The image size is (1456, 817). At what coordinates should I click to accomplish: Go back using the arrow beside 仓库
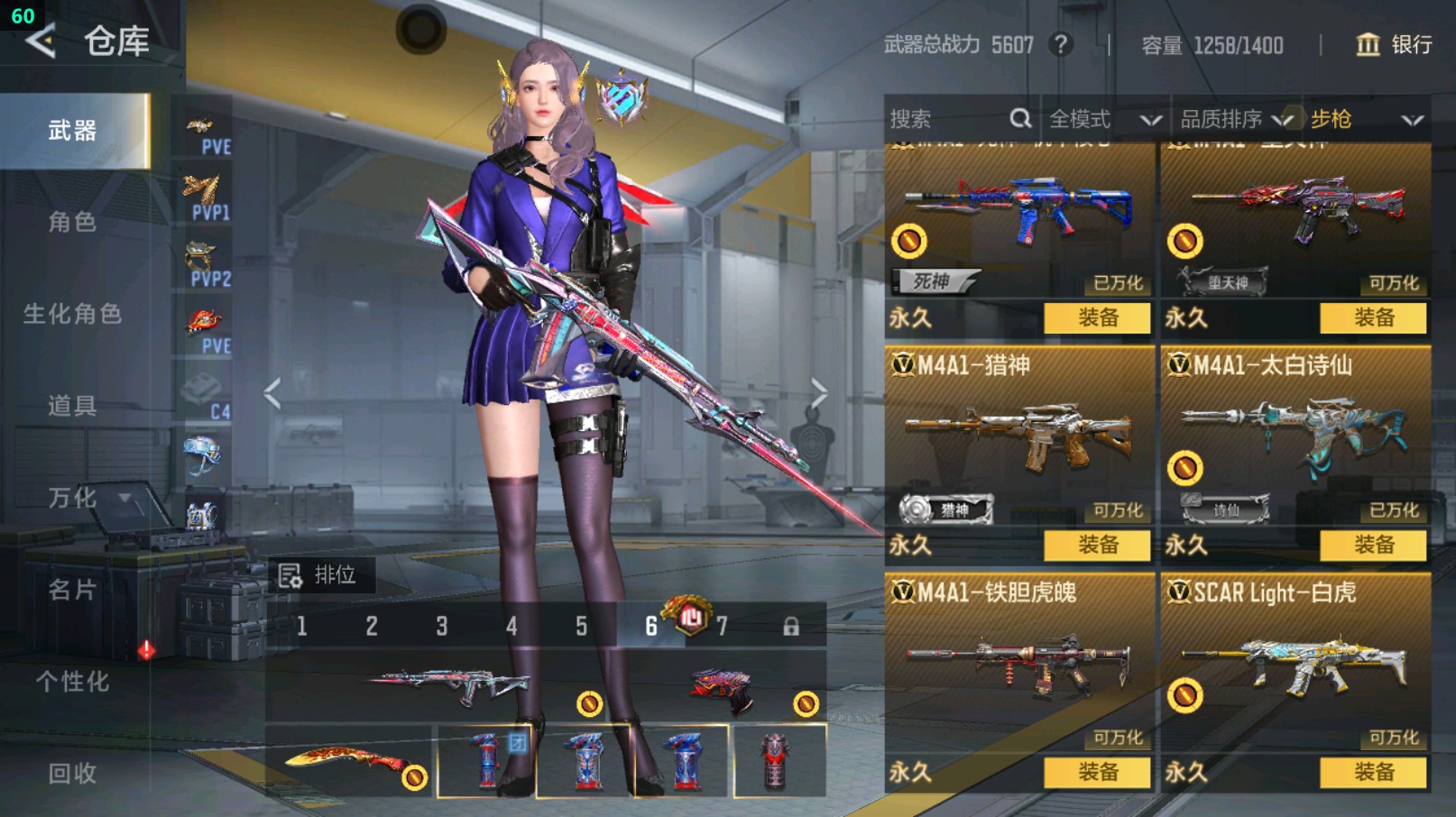(x=41, y=41)
